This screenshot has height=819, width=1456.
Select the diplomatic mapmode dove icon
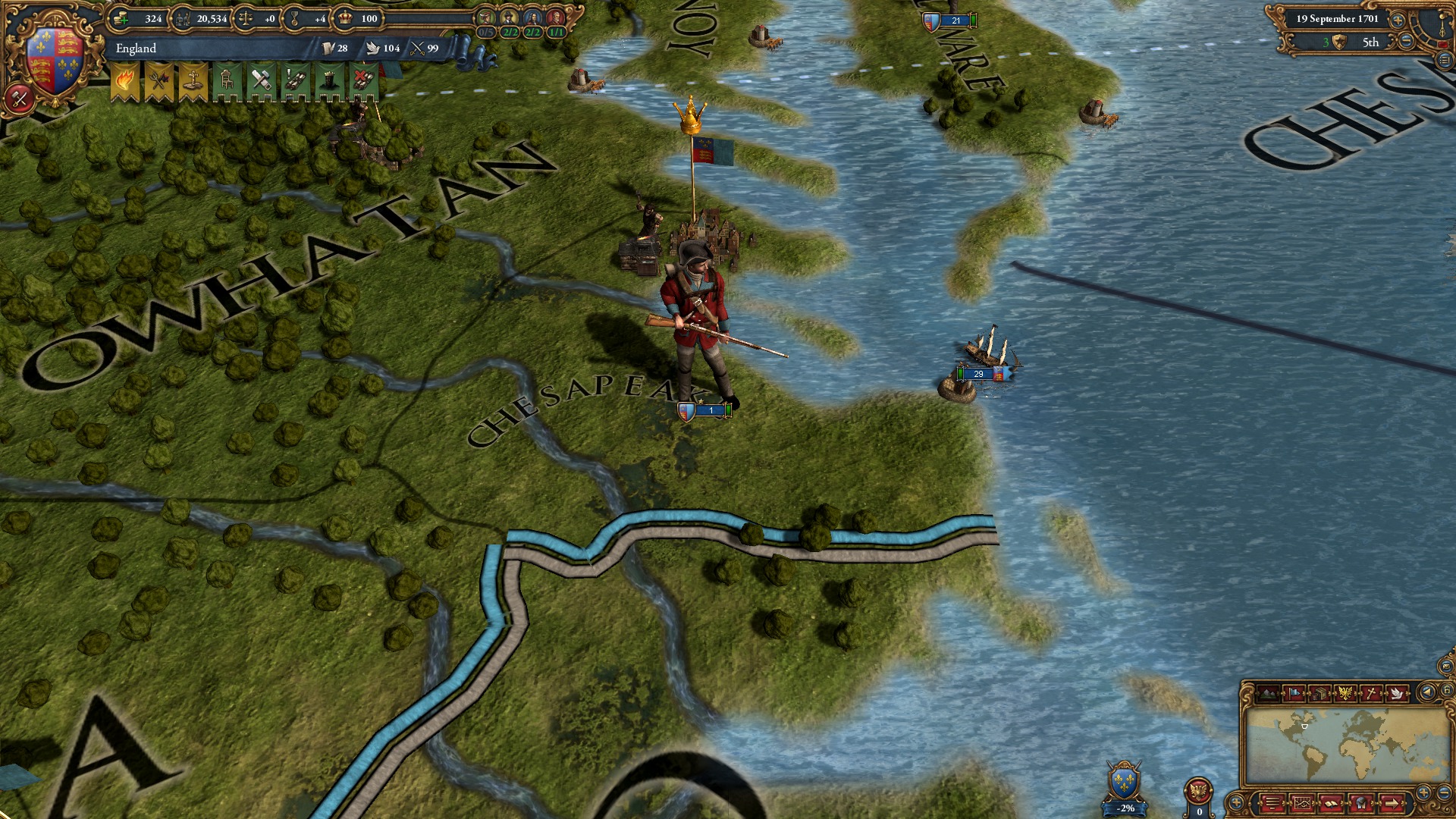(x=1398, y=693)
